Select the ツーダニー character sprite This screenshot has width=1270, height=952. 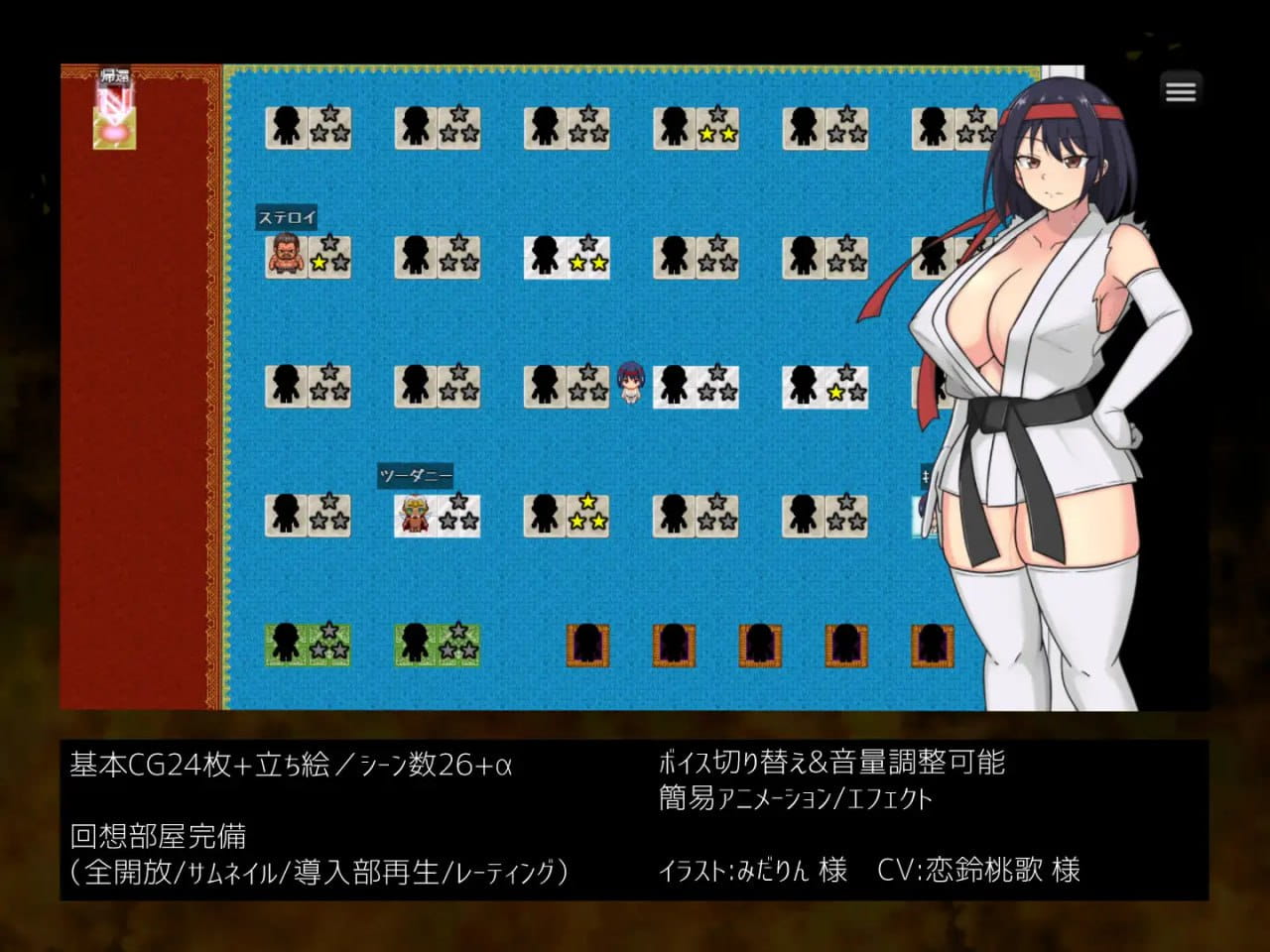tap(413, 515)
